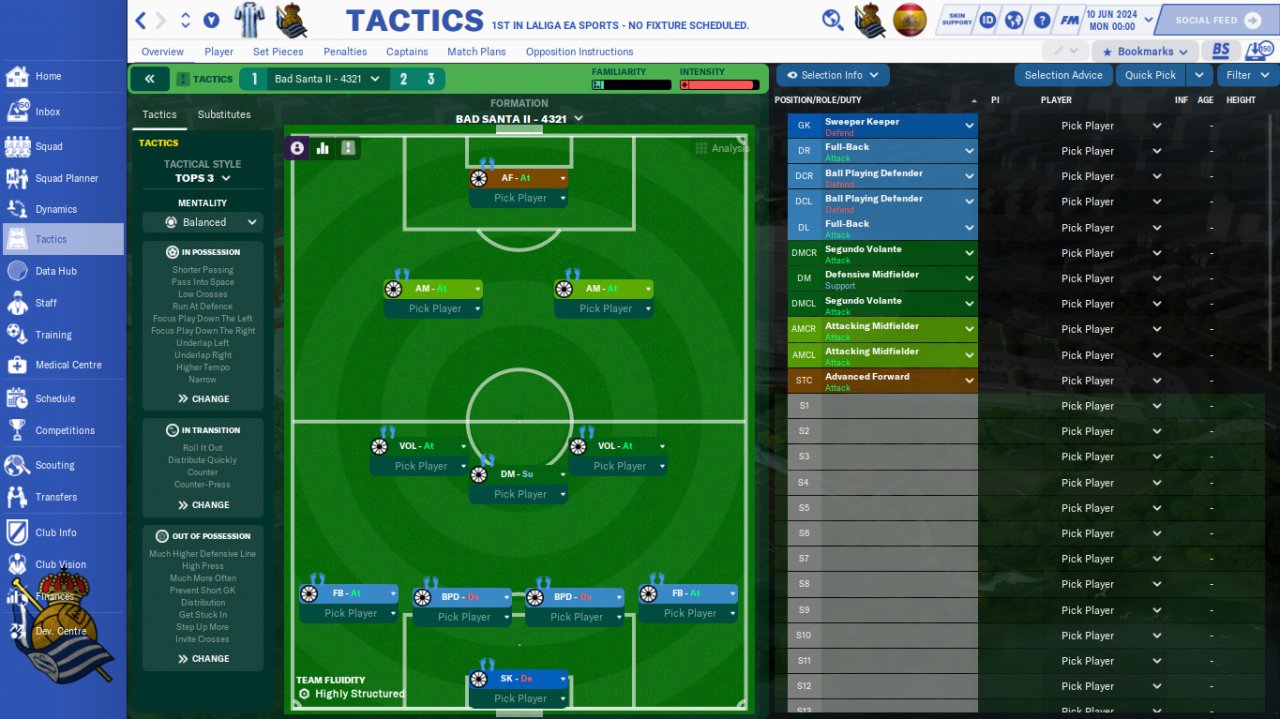Select the Advanced Forward position on pitch

coord(518,178)
